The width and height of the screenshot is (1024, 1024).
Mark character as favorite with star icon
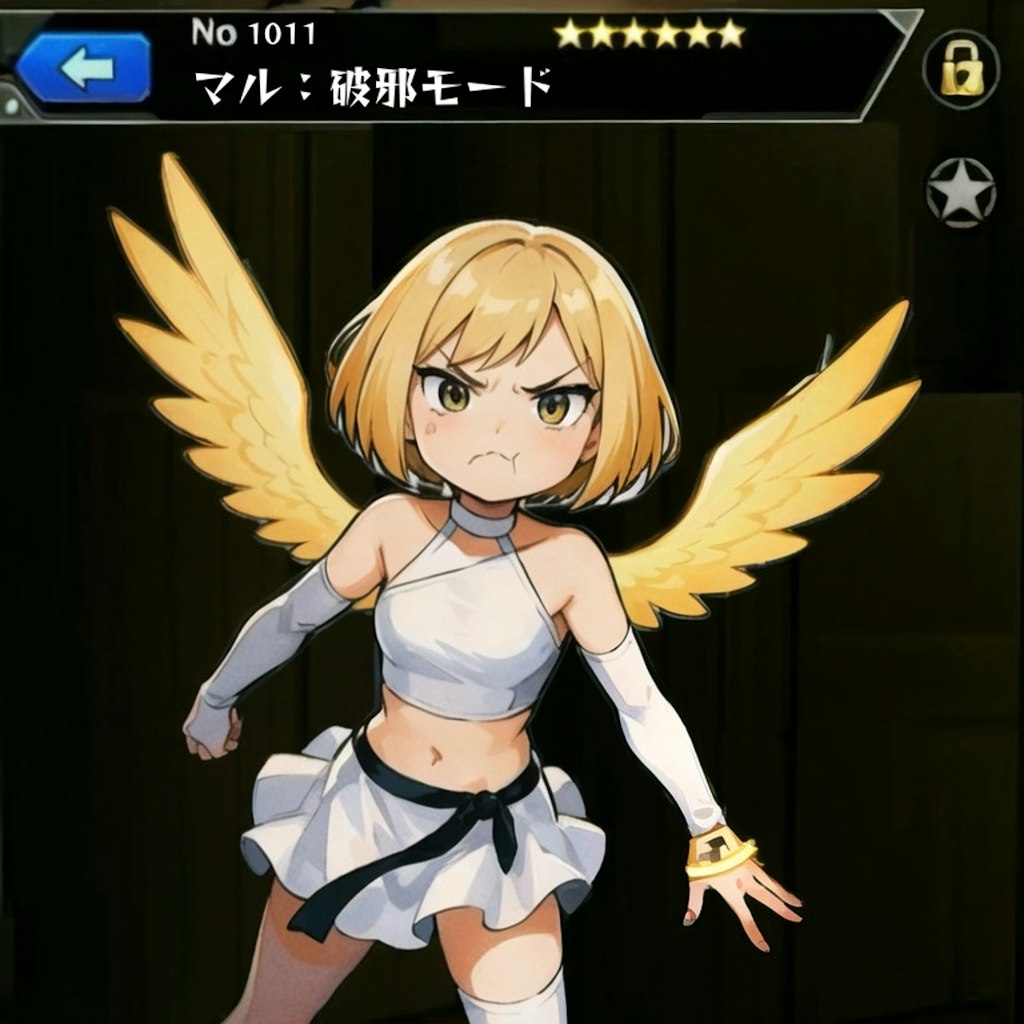(x=960, y=191)
